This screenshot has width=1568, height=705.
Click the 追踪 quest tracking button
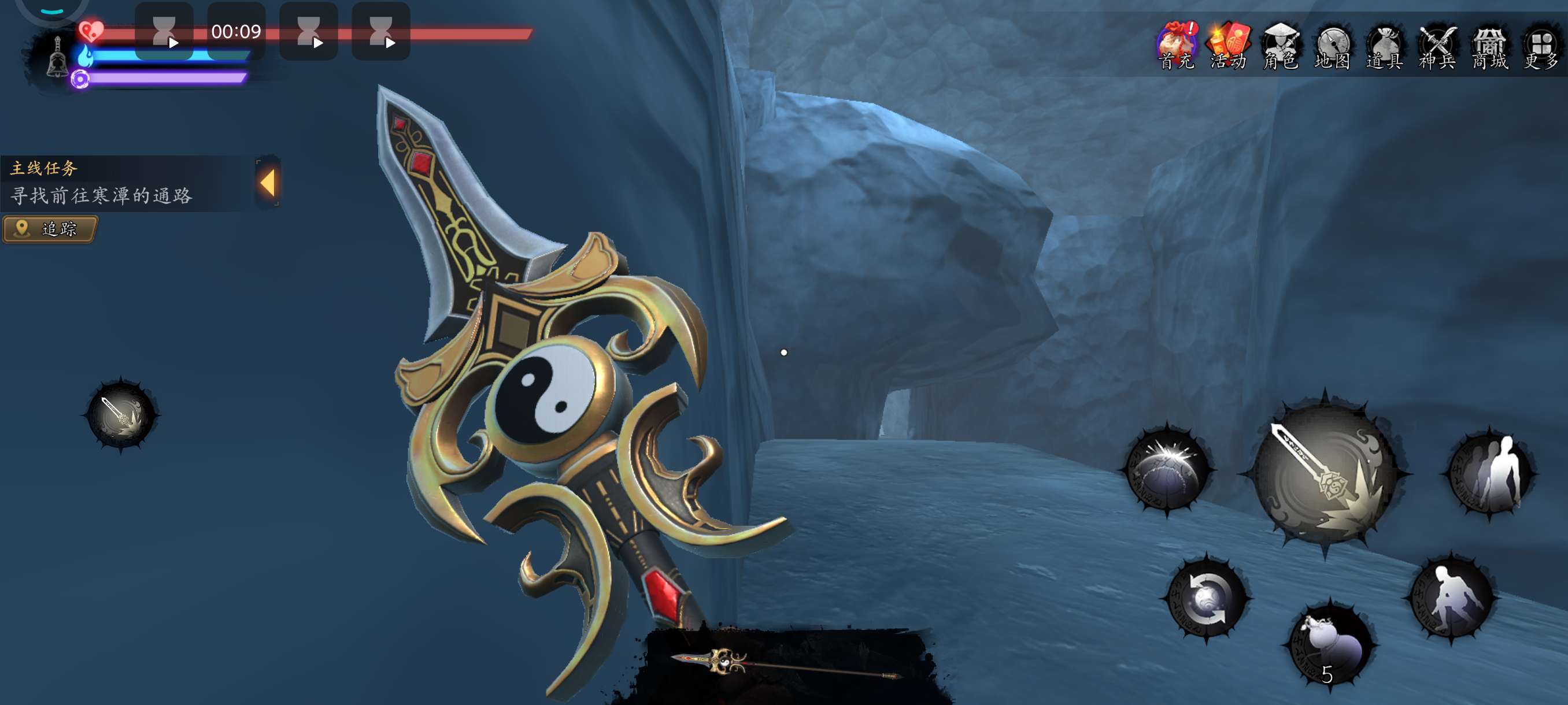pos(50,229)
